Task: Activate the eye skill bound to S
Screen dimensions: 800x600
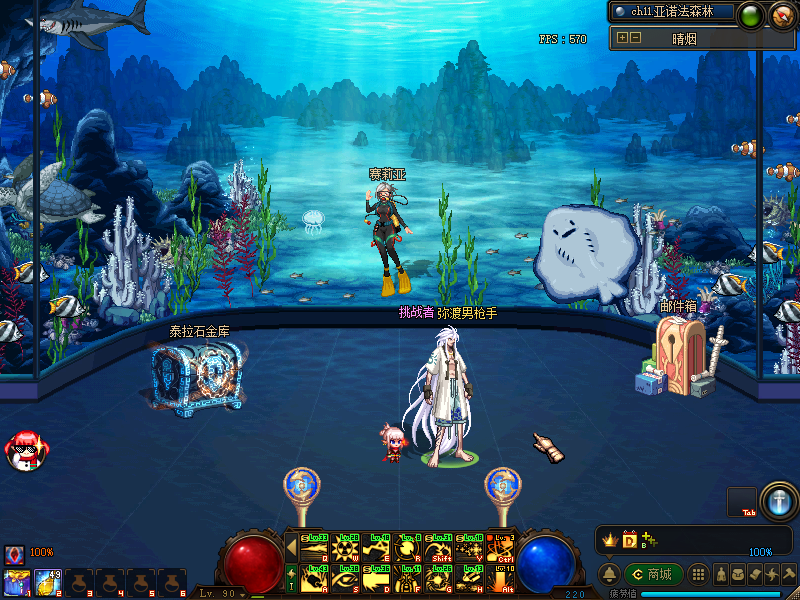Action: tap(345, 577)
